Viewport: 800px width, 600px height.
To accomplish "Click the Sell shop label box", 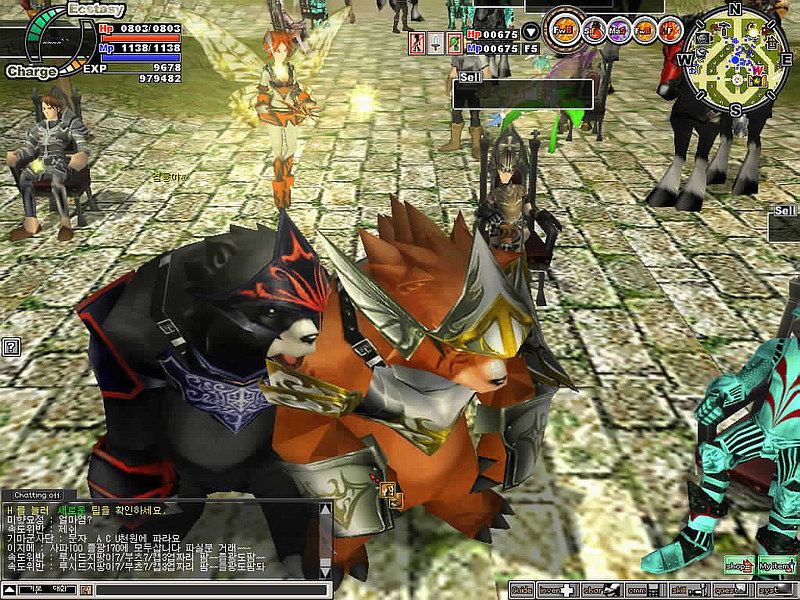I will coord(523,94).
